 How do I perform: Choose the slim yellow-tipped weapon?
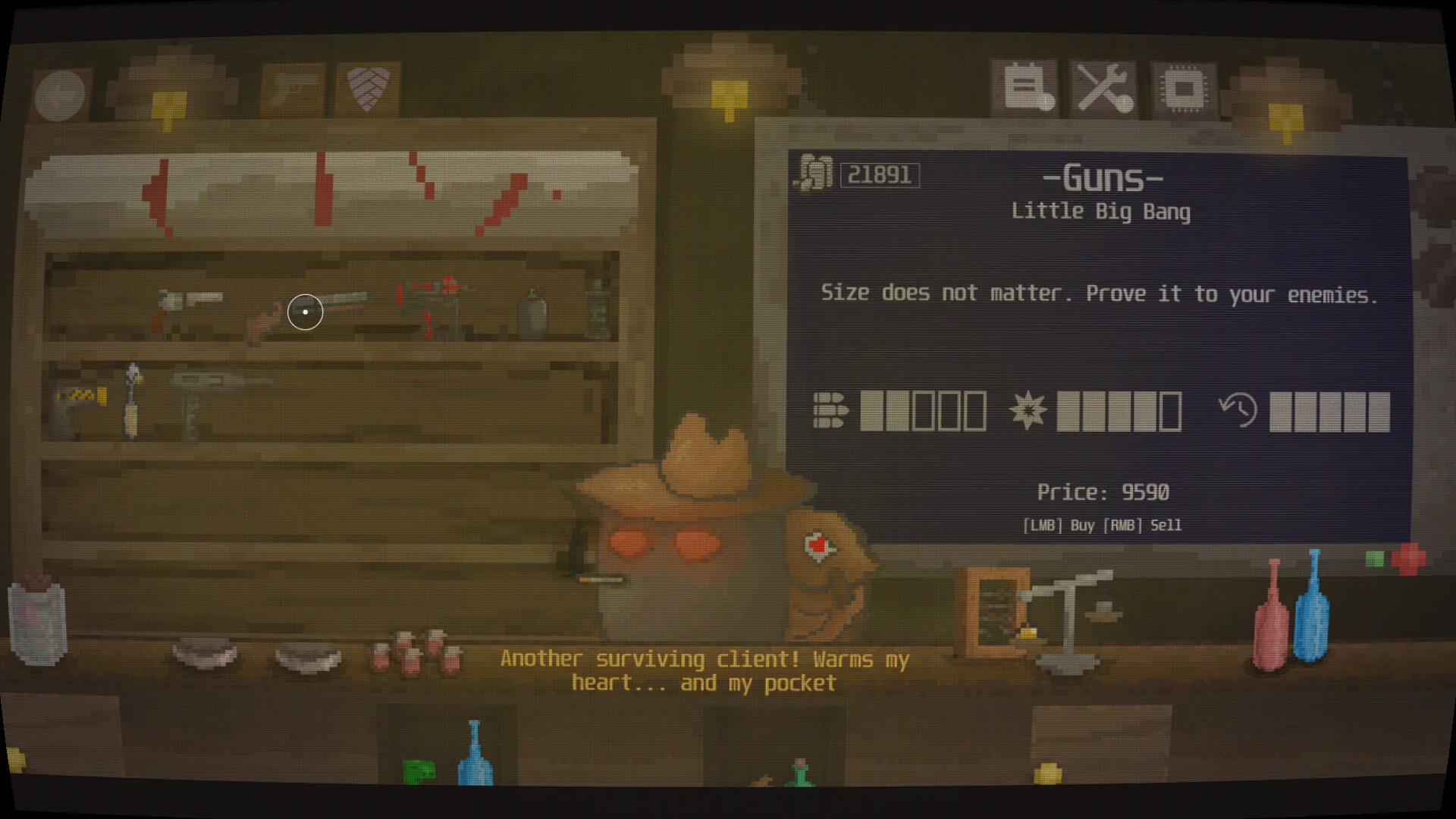pyautogui.click(x=133, y=402)
